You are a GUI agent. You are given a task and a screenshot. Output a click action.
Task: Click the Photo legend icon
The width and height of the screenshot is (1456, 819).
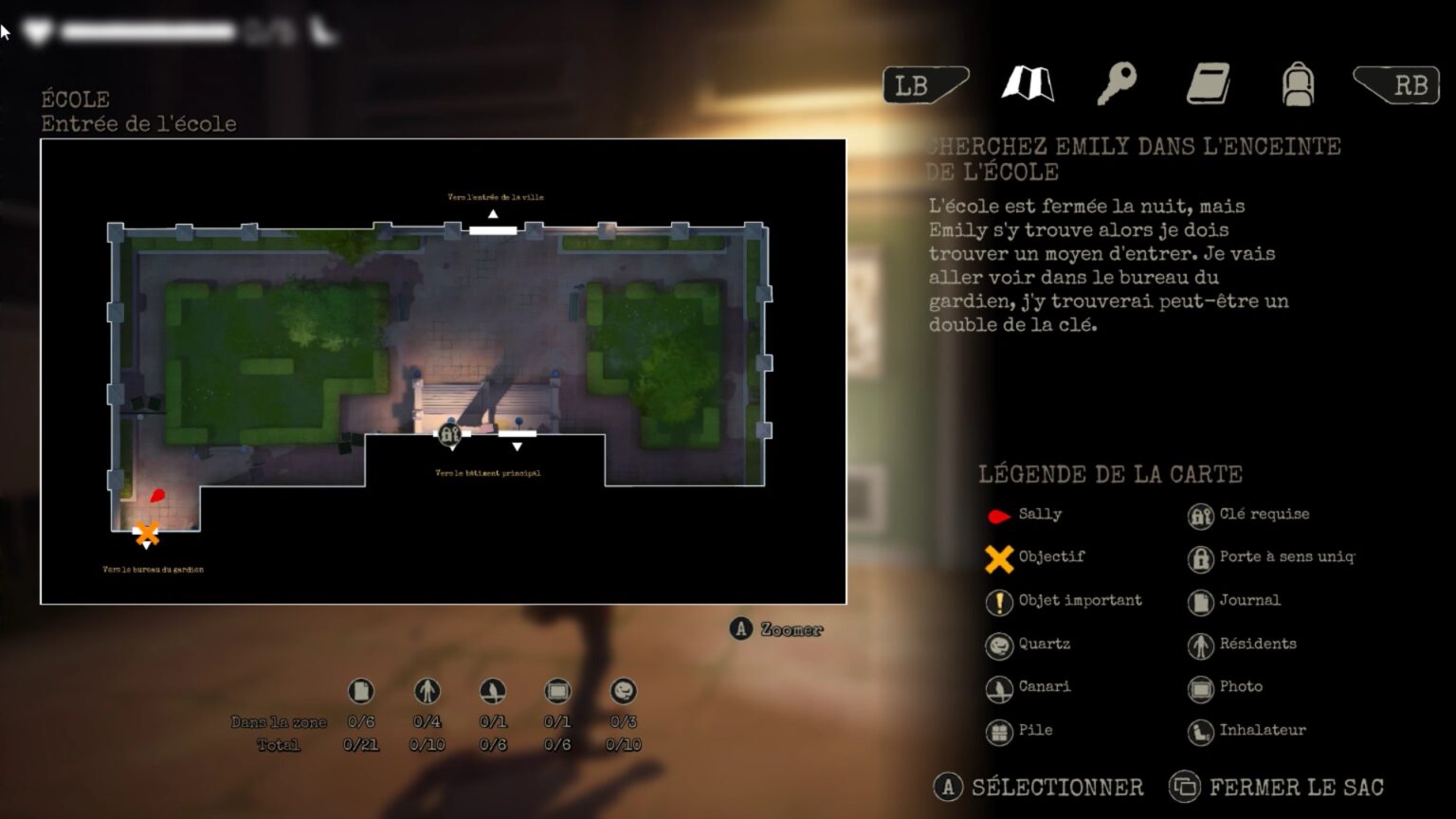point(1201,686)
